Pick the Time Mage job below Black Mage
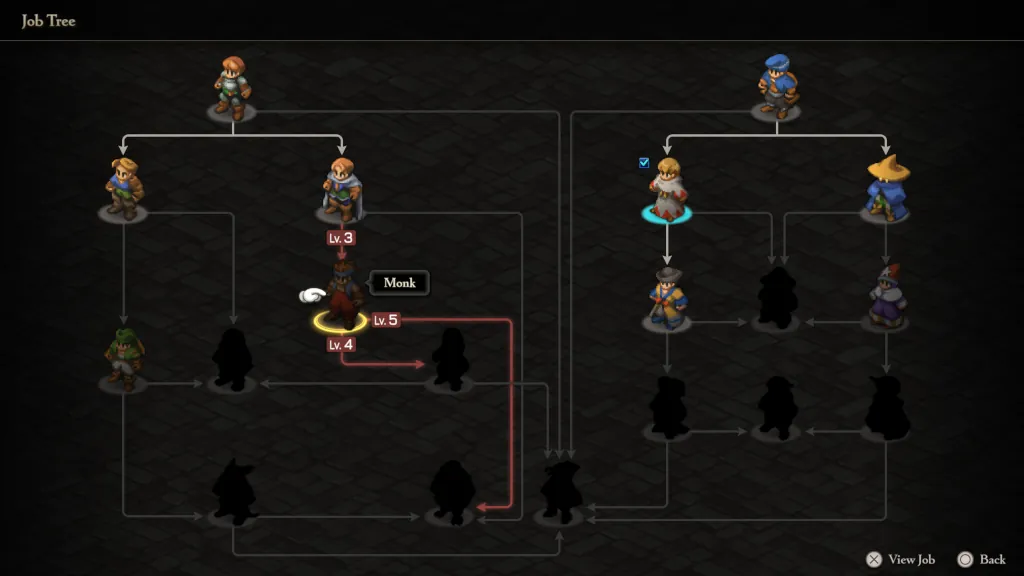The height and width of the screenshot is (576, 1024). click(x=886, y=297)
